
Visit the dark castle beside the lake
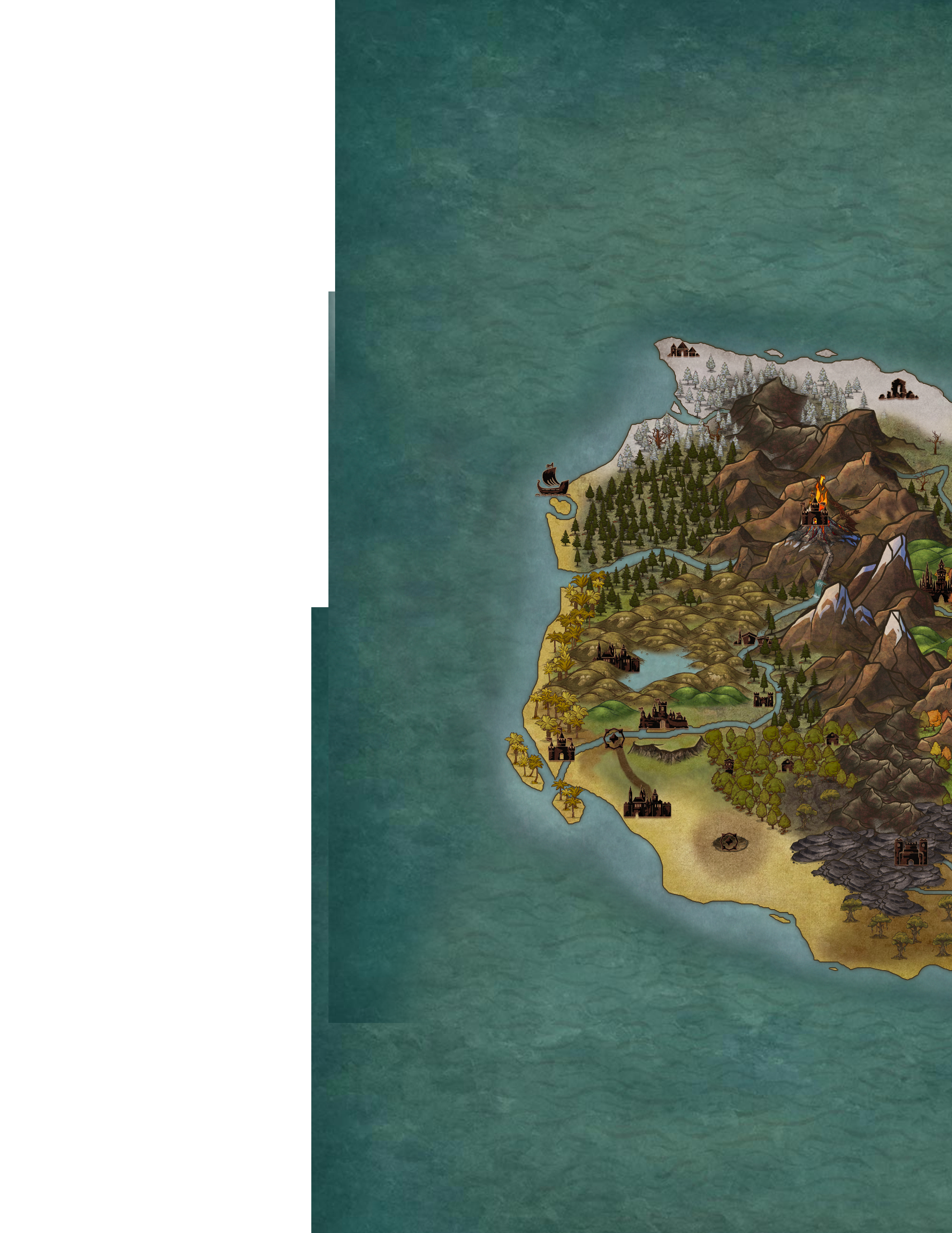(x=618, y=658)
